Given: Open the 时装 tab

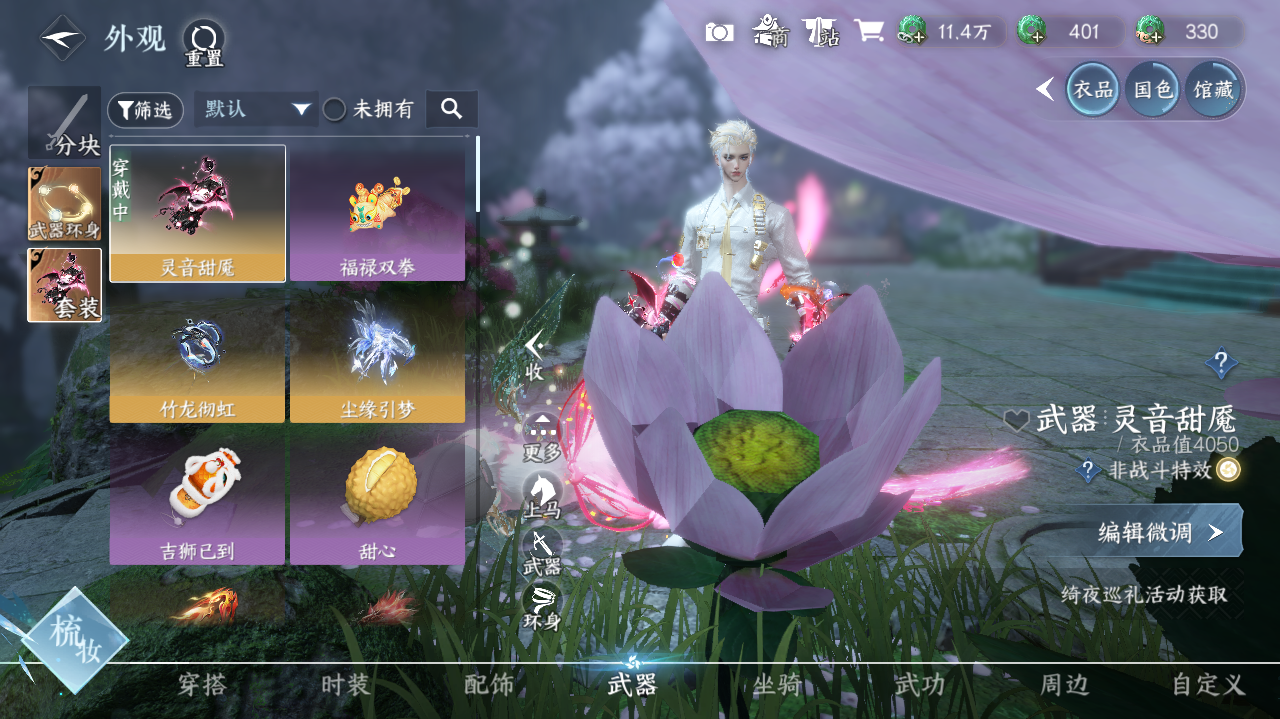Looking at the screenshot, I should click(346, 685).
